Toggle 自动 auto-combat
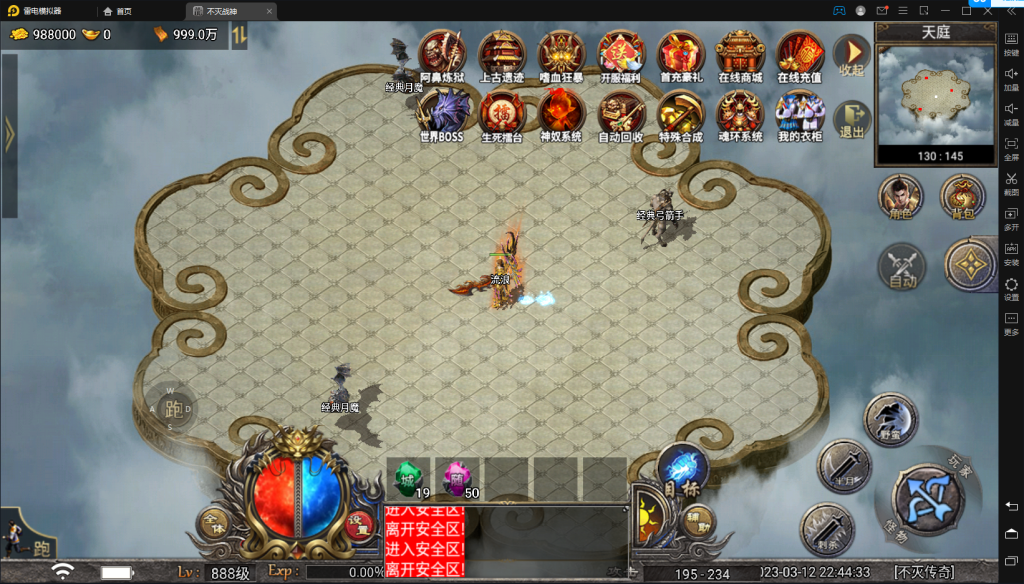1024x584 pixels. click(901, 267)
